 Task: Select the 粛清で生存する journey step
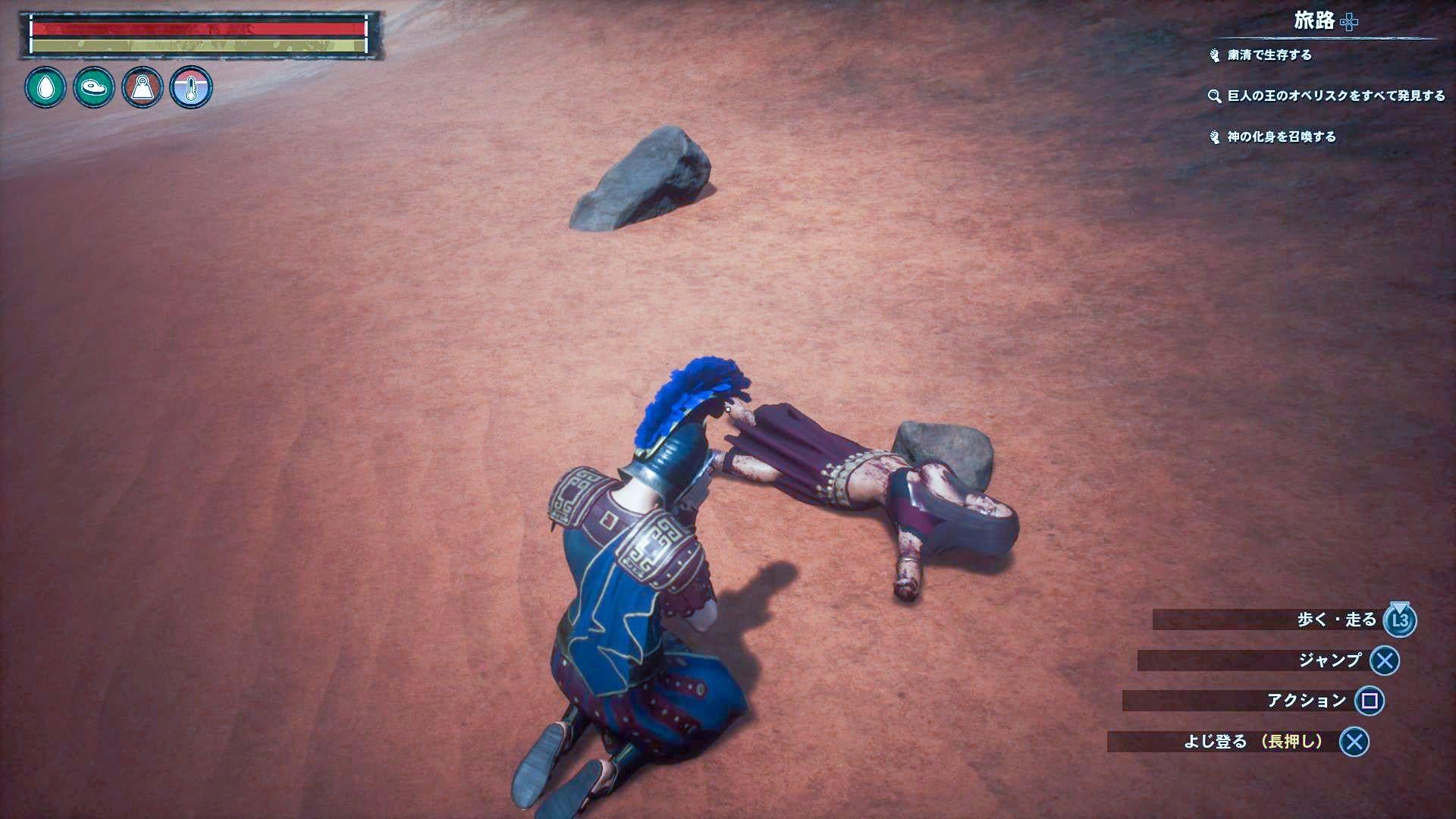1269,55
